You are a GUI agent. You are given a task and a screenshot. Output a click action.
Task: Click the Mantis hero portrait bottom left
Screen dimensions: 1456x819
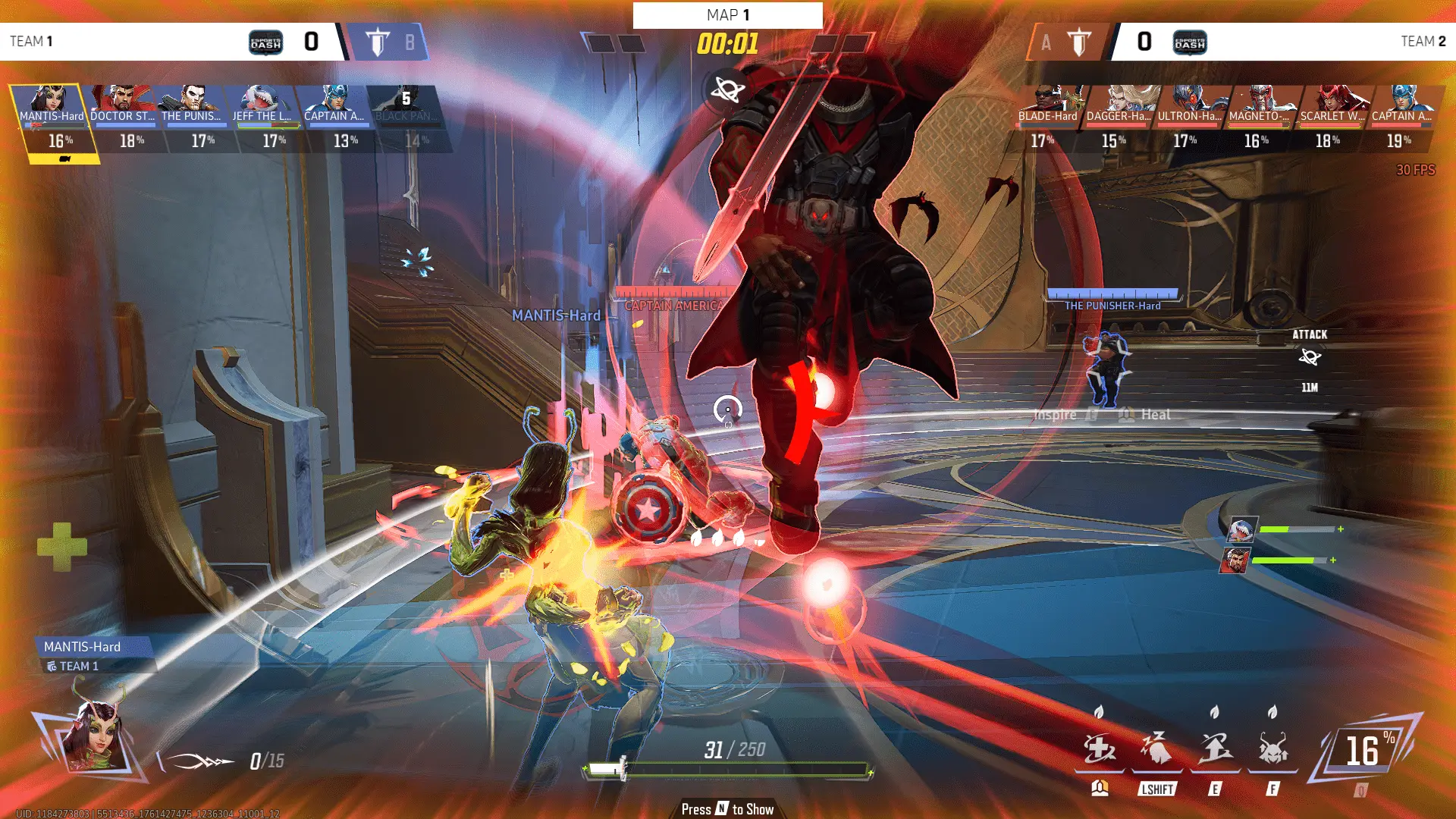(95, 739)
